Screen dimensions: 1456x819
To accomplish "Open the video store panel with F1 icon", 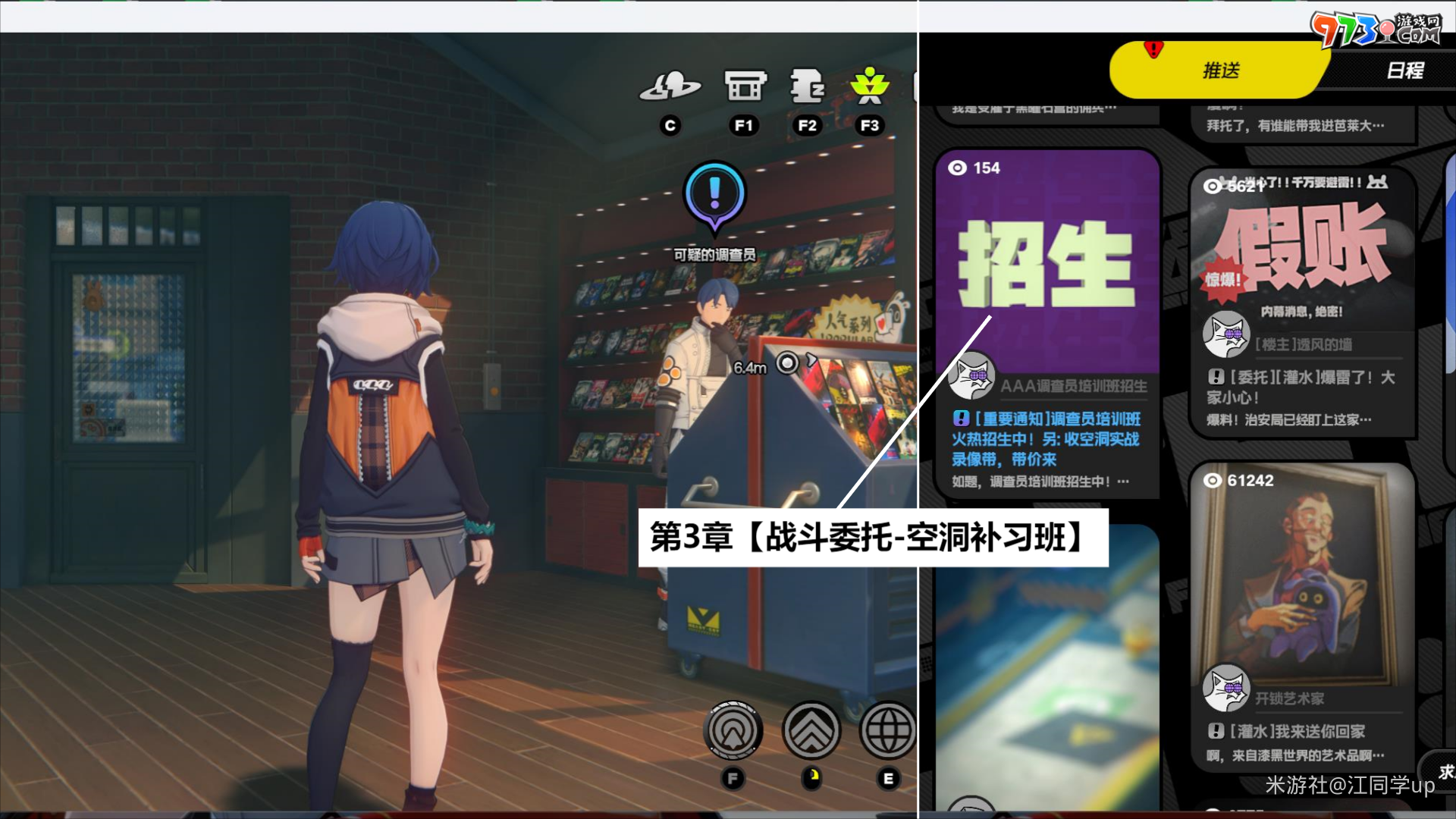I will click(744, 87).
